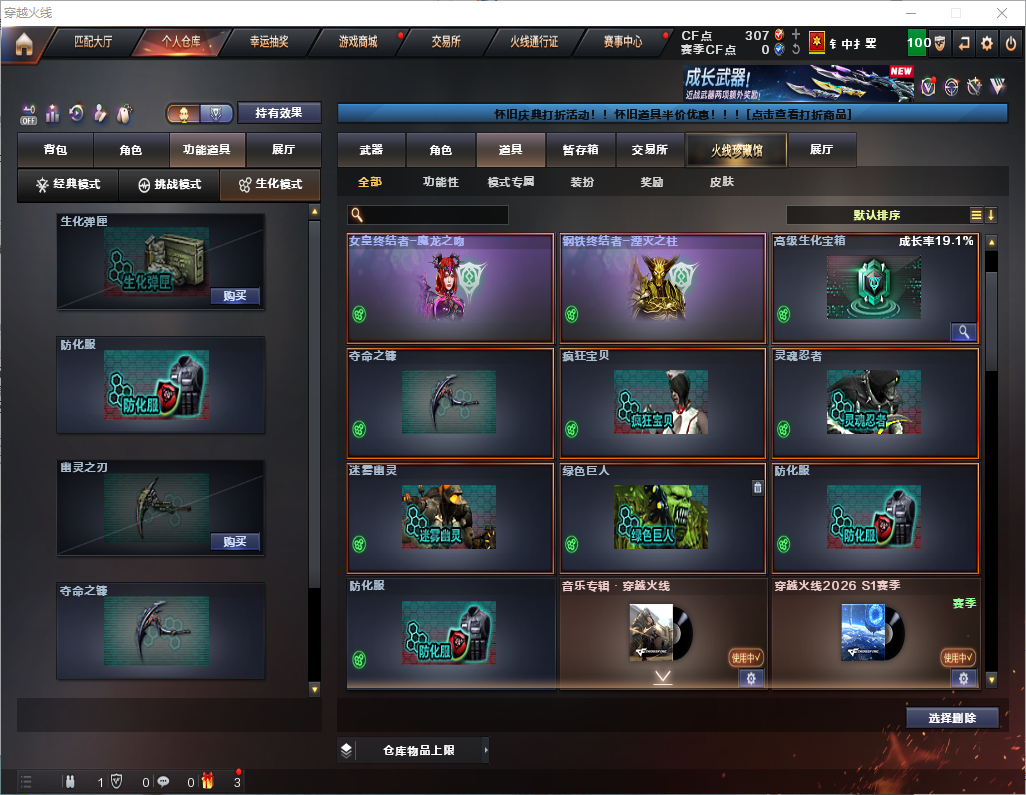Select the 交易所 top navigation tab
This screenshot has width=1026, height=795.
[446, 43]
